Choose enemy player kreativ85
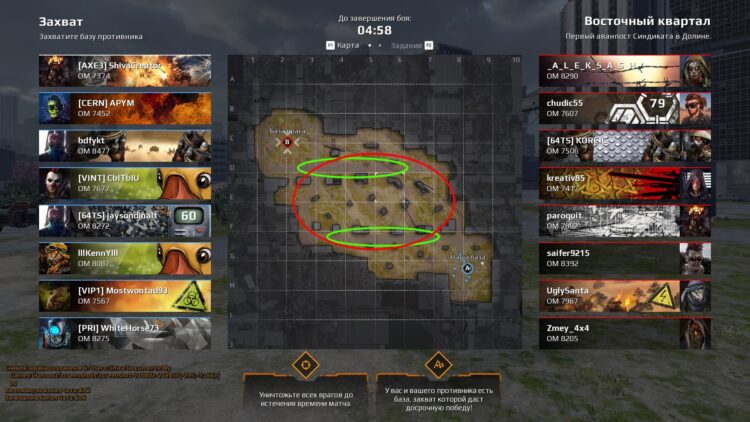The height and width of the screenshot is (422, 750). (625, 183)
